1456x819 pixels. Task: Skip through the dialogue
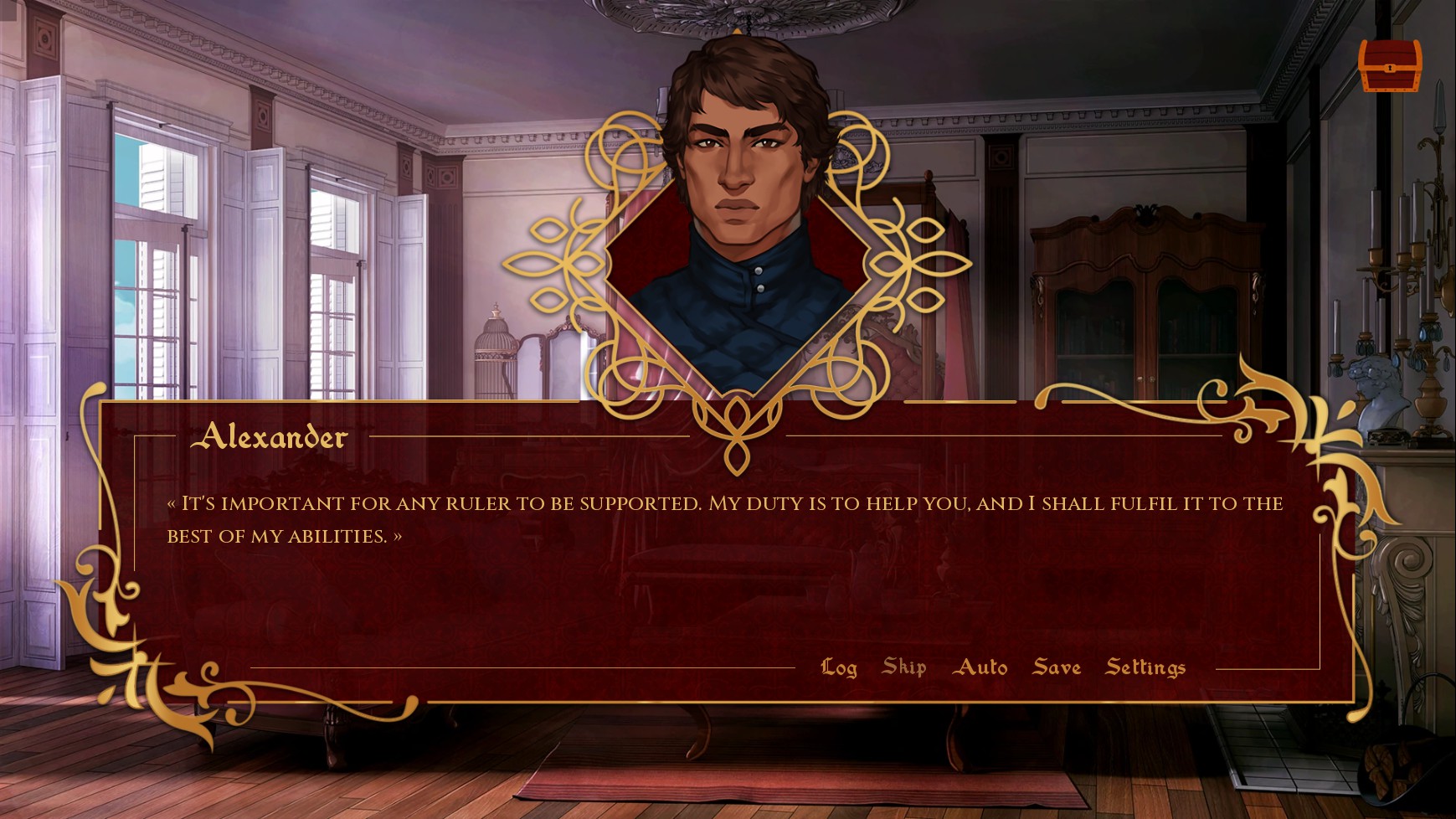point(903,667)
